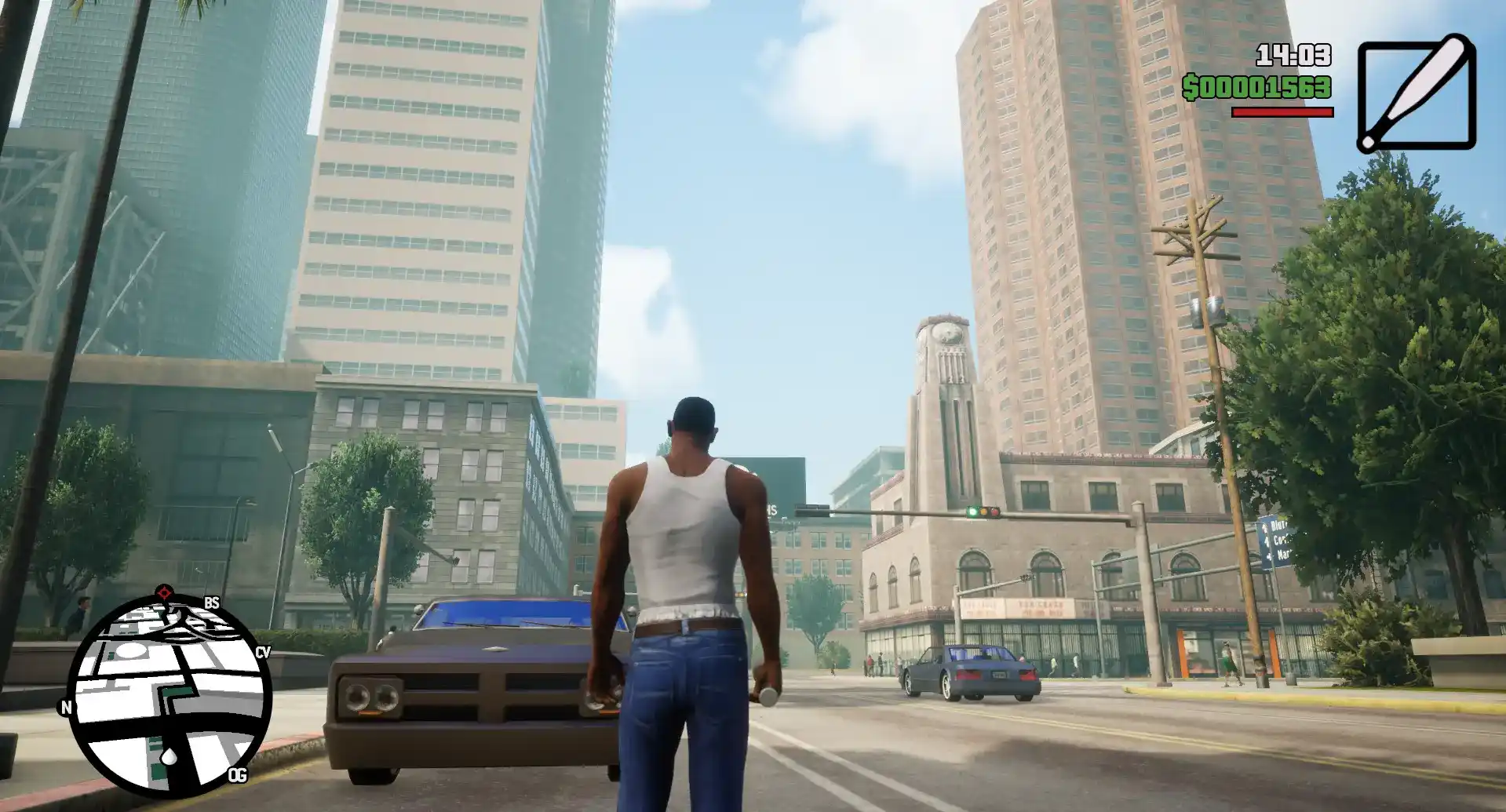
Task: Choose the OG marker on the radar
Action: tap(237, 775)
